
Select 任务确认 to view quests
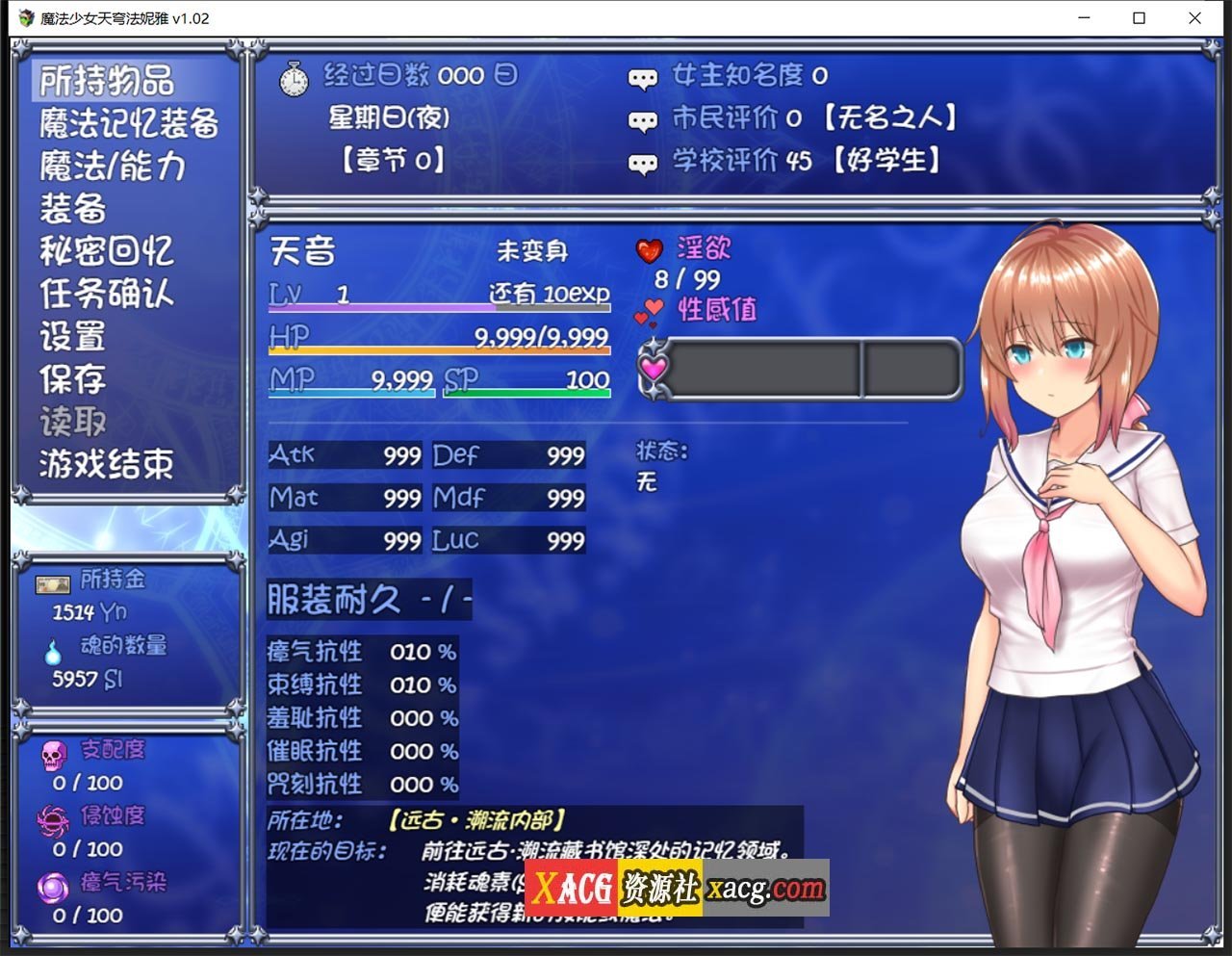pyautogui.click(x=106, y=294)
